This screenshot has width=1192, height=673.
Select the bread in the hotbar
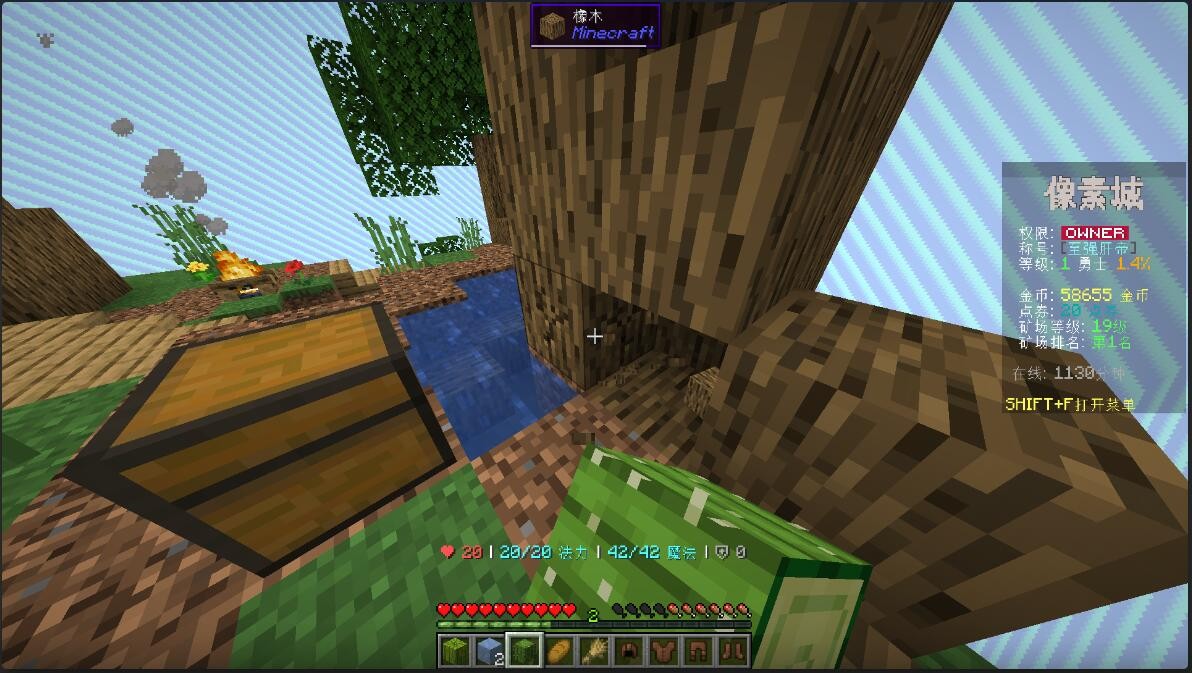[x=560, y=650]
